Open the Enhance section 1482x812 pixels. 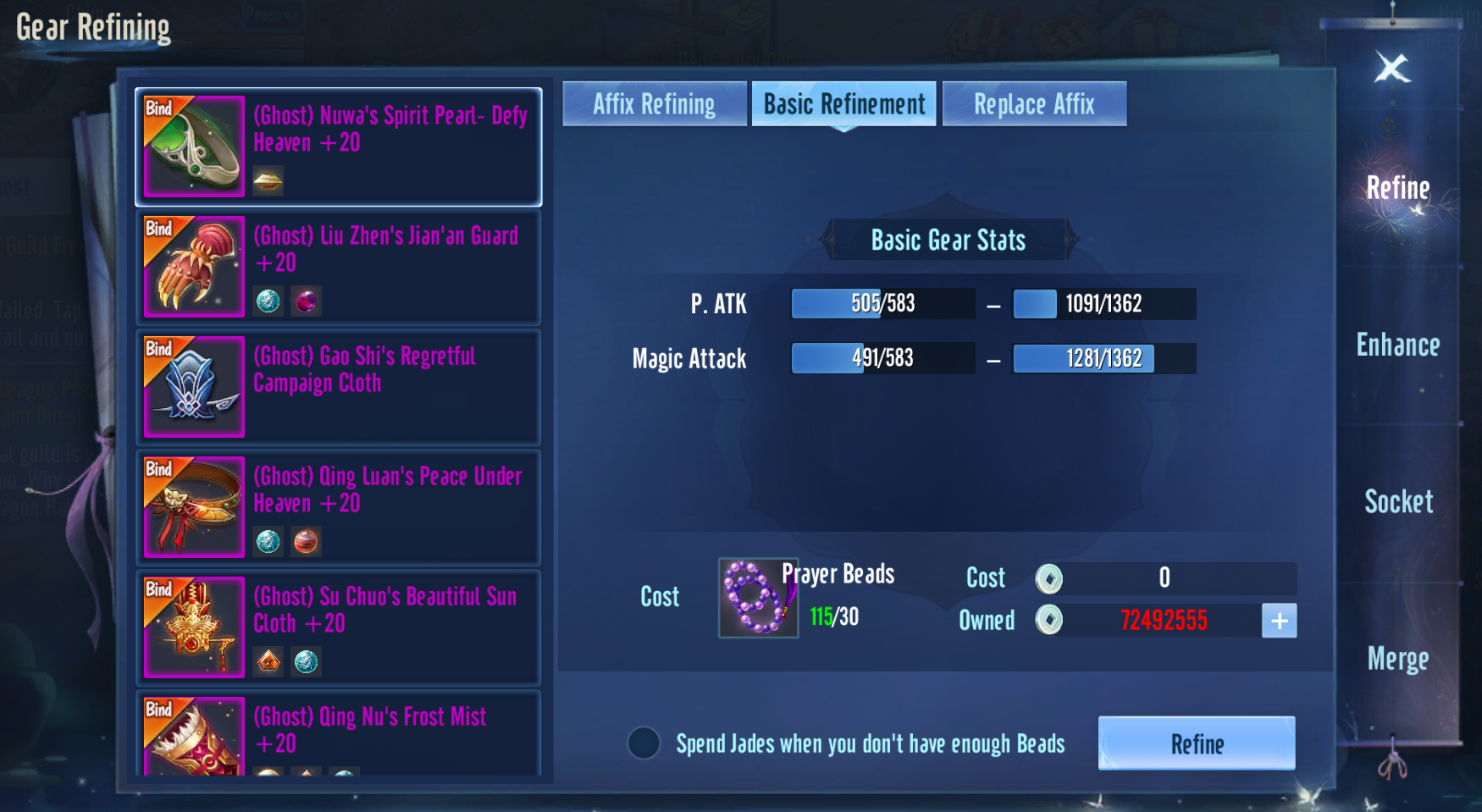coord(1397,345)
